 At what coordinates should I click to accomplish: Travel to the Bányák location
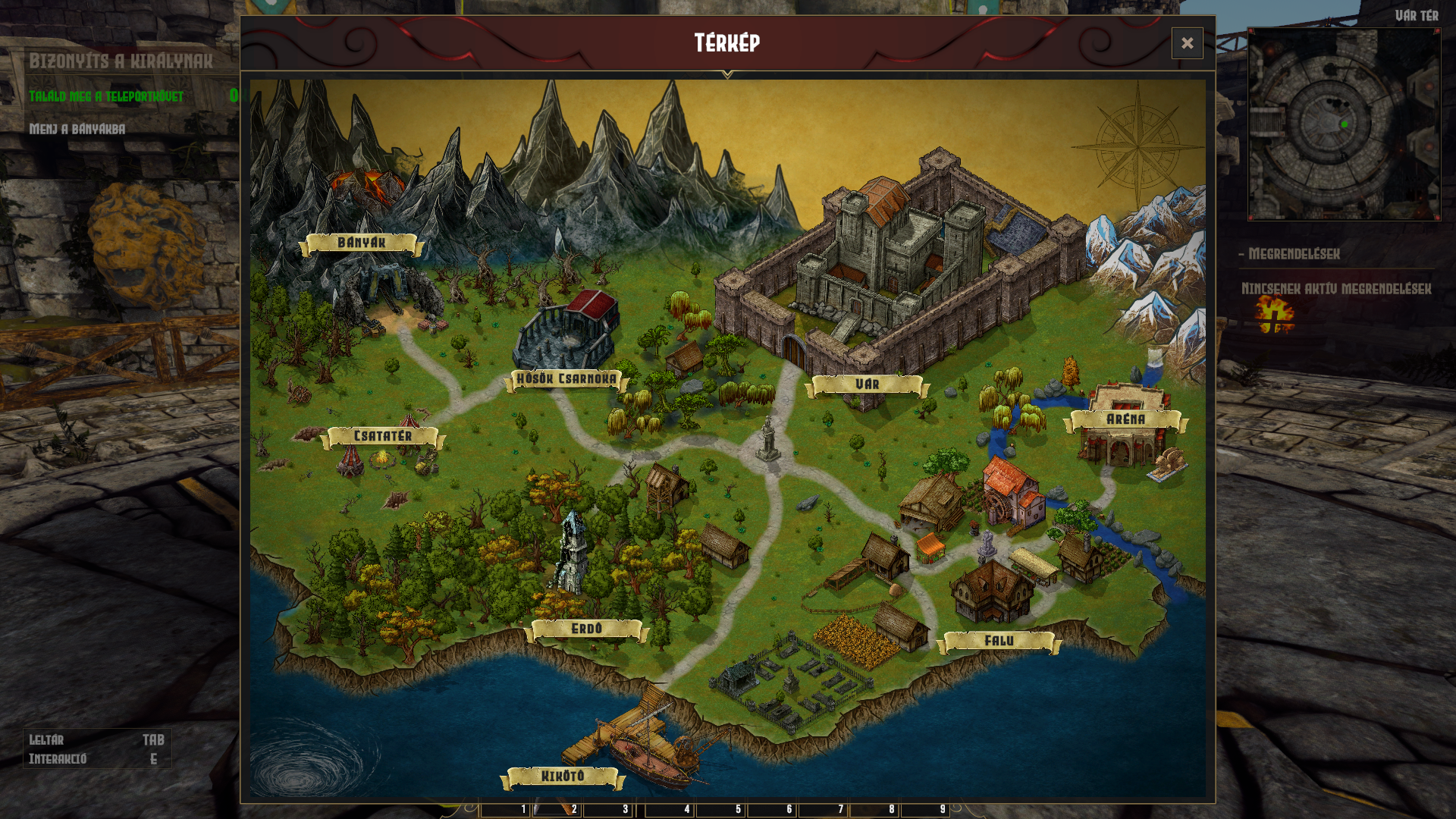click(362, 243)
